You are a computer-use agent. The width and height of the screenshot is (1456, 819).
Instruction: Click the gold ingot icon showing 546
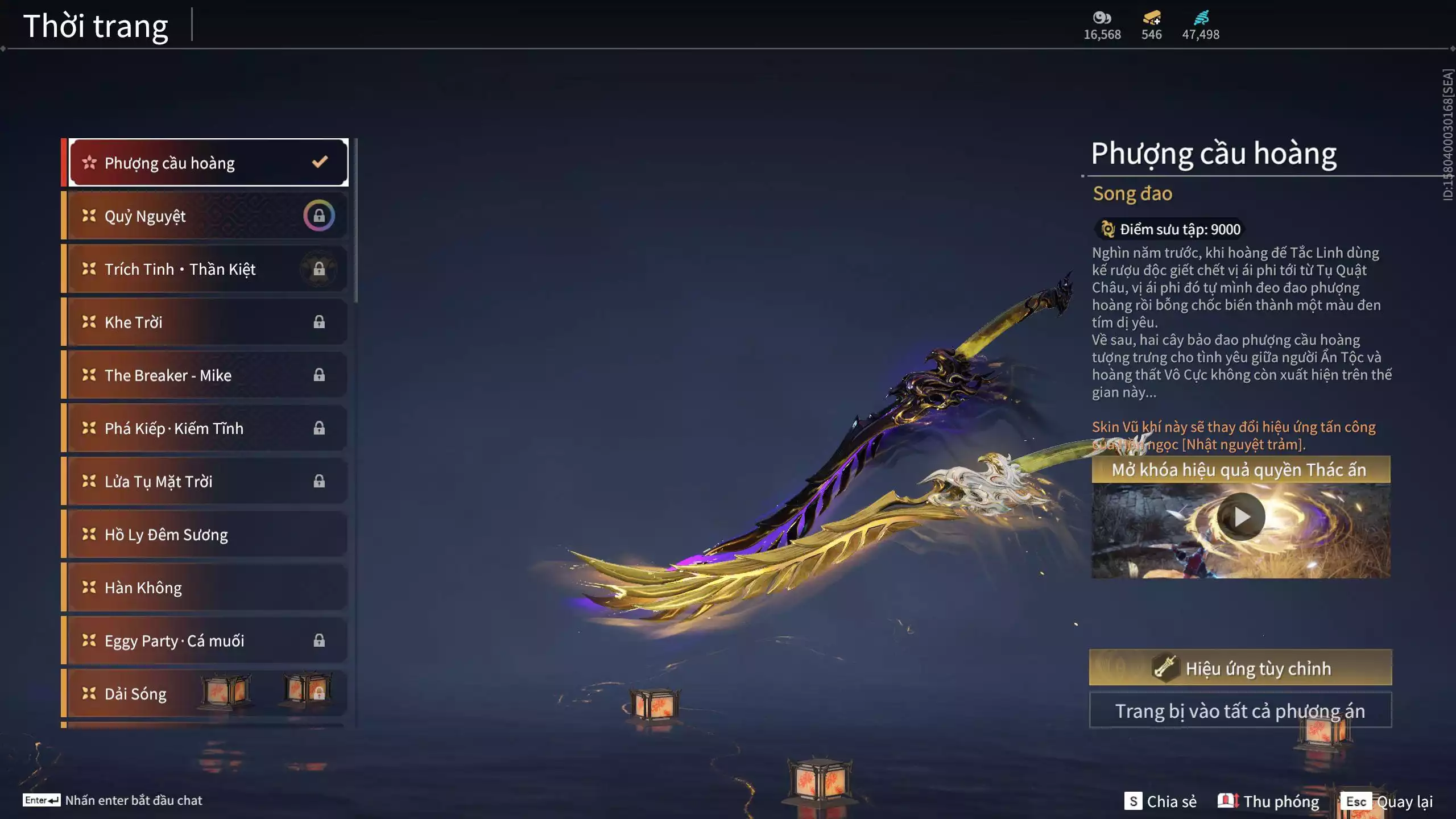[1151, 18]
